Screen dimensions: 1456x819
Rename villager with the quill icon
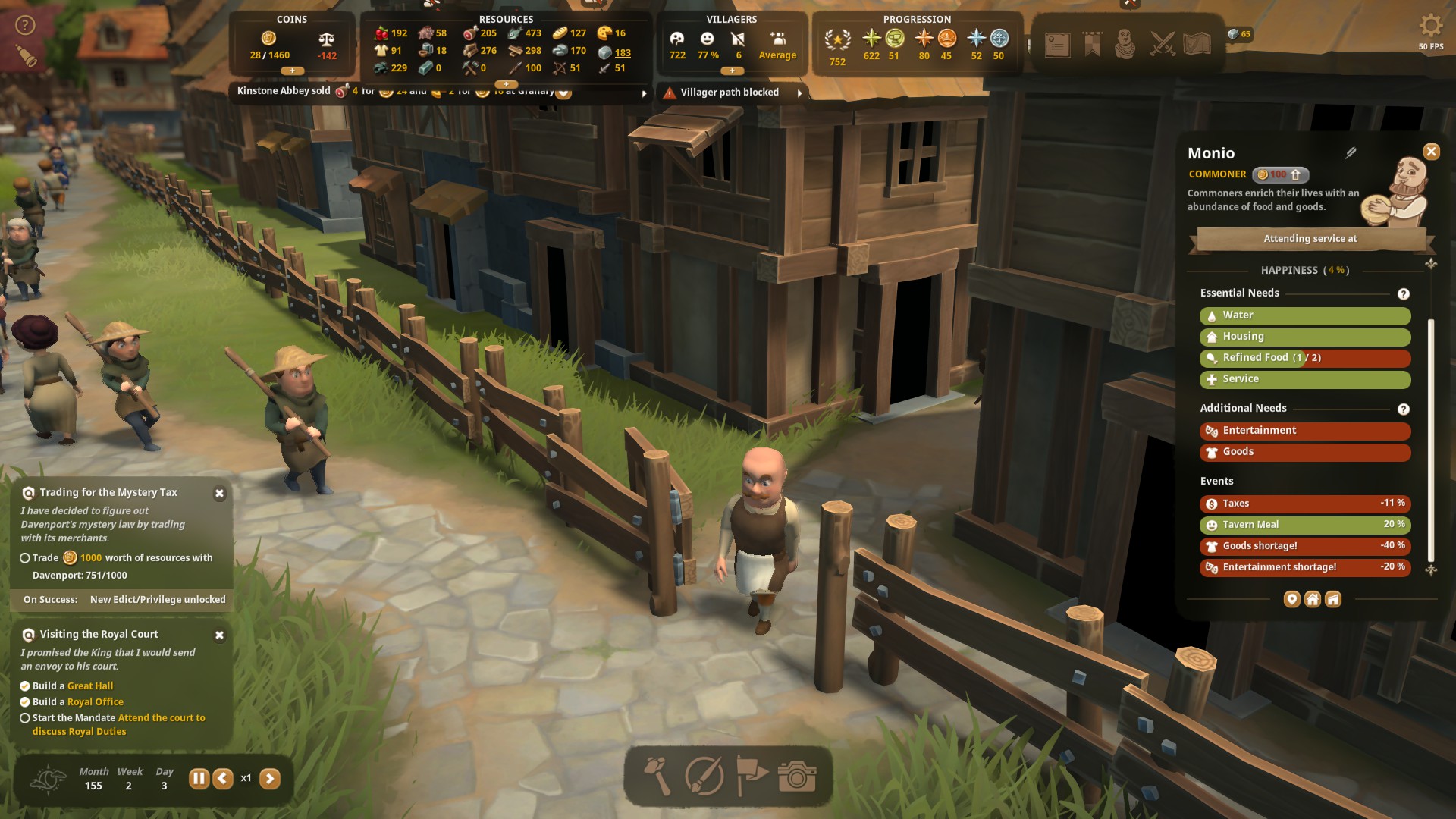click(x=1351, y=153)
